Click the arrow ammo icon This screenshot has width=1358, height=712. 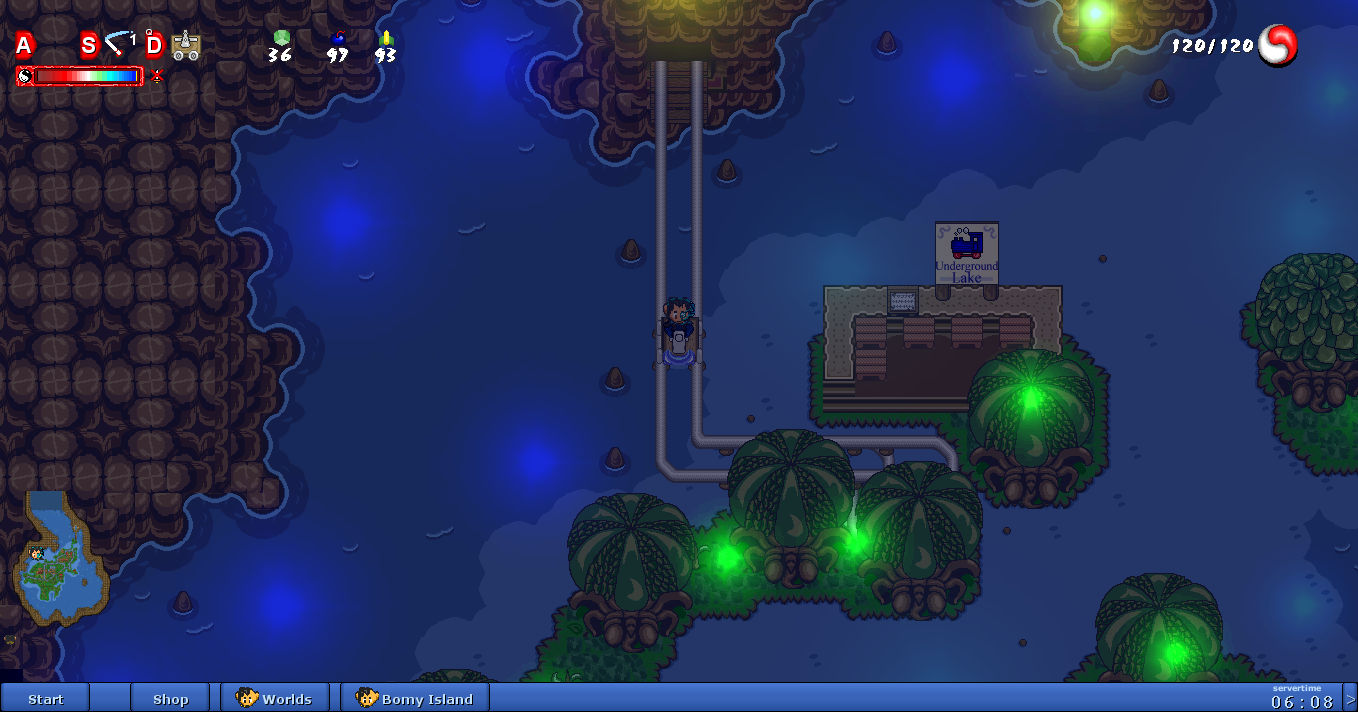386,38
